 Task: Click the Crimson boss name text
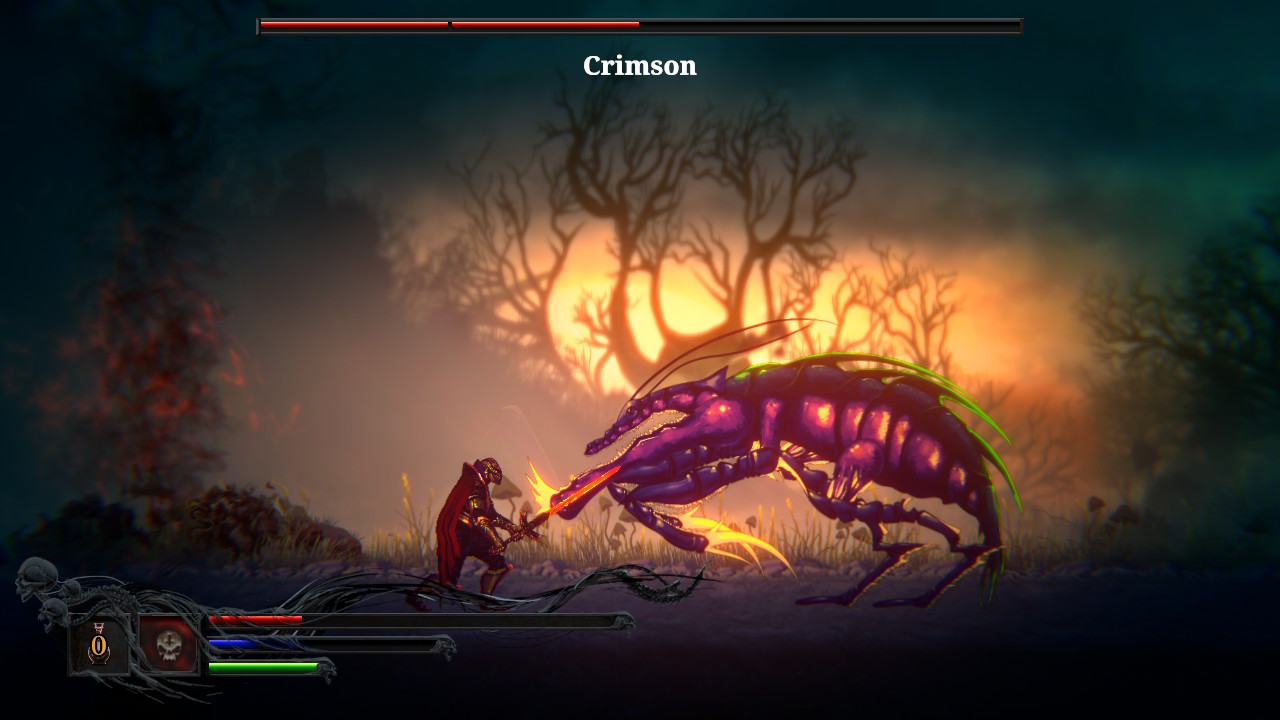click(x=640, y=66)
